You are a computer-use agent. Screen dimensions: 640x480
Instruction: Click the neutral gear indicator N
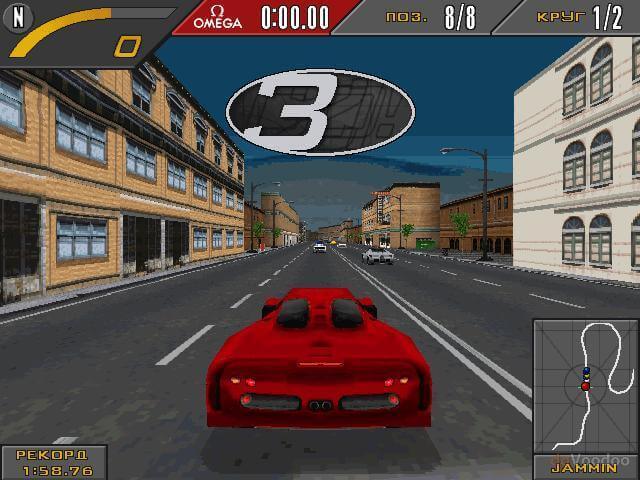pos(18,16)
